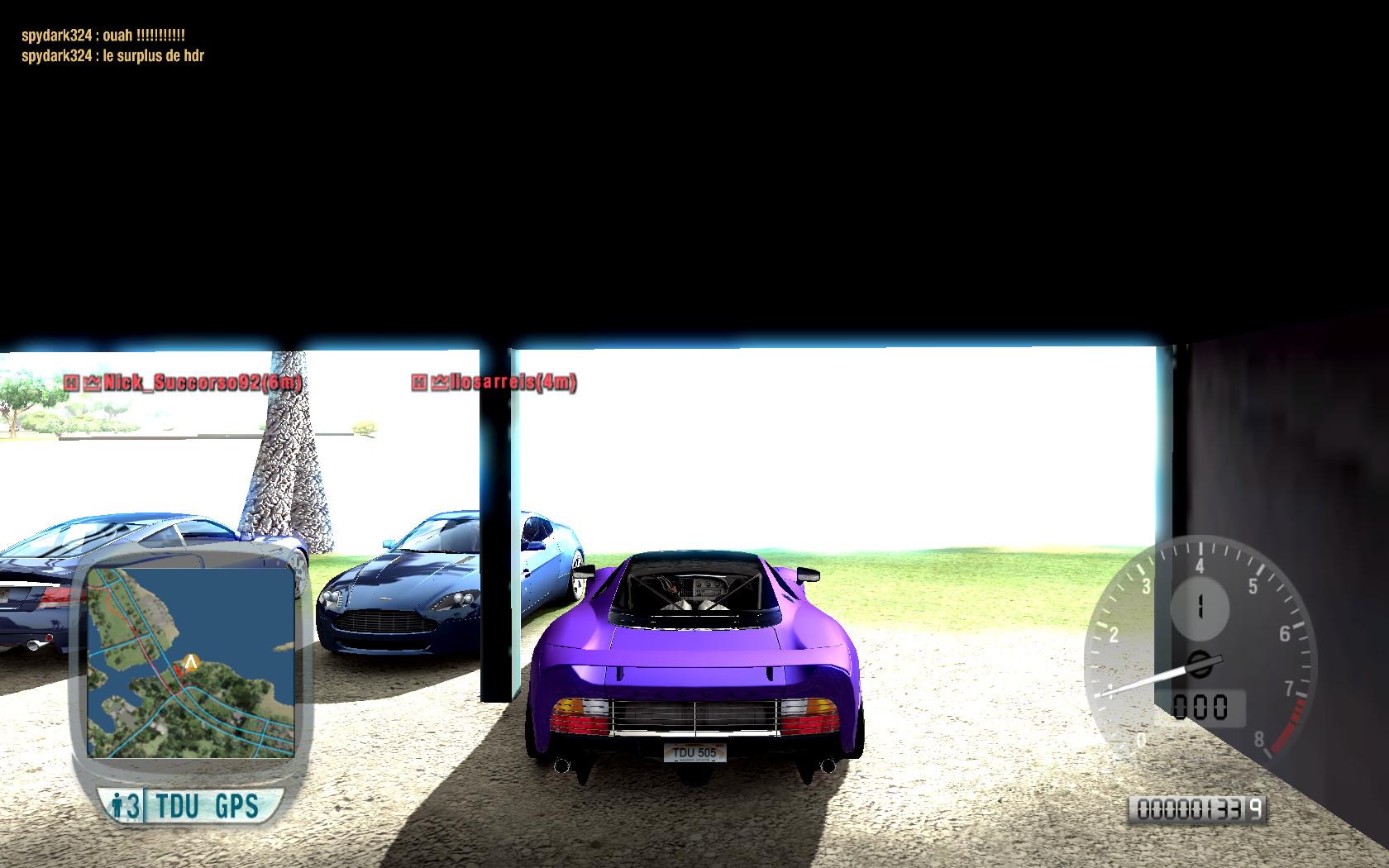Click the speedometer needle on the gauge

click(1149, 682)
